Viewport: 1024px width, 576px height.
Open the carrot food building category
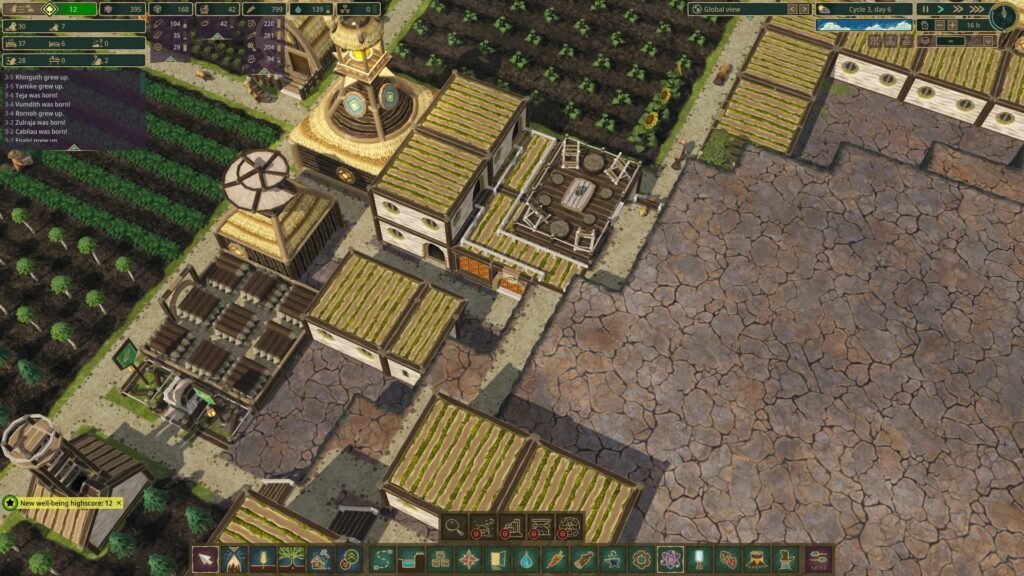pyautogui.click(x=556, y=559)
